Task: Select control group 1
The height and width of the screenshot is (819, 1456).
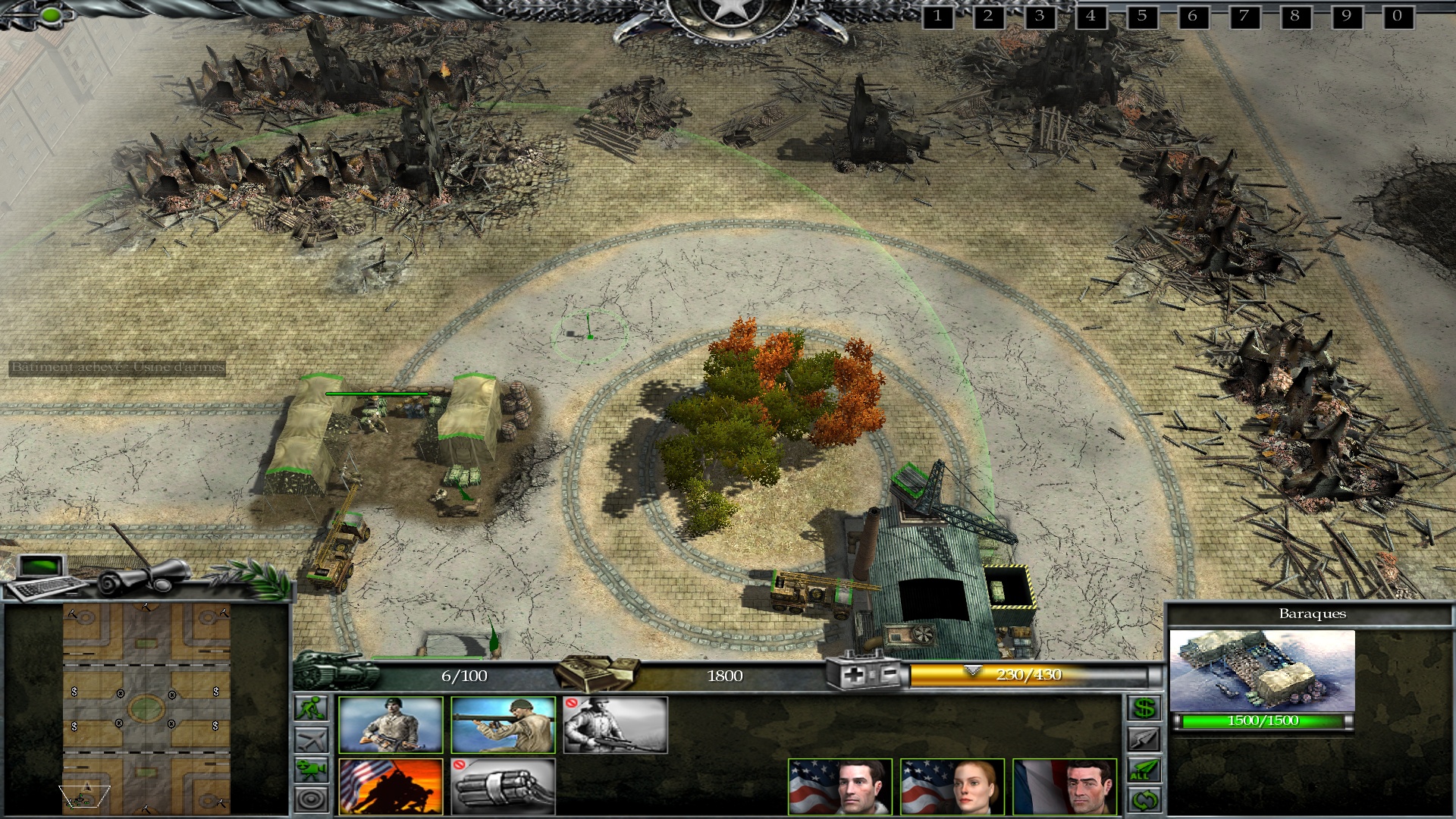Action: [937, 16]
